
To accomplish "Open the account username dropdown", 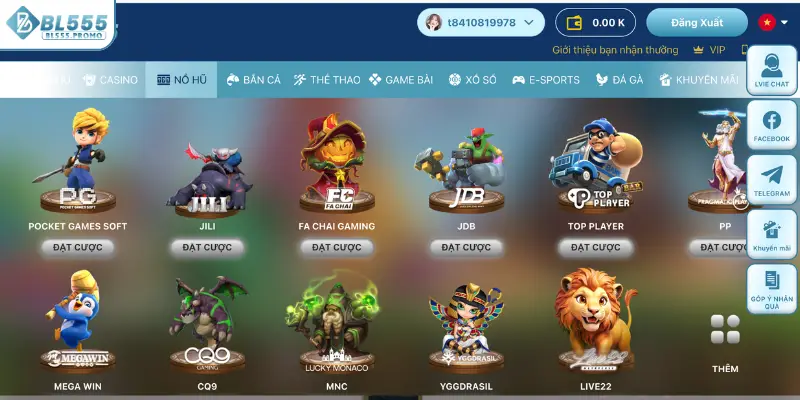I will pyautogui.click(x=481, y=22).
